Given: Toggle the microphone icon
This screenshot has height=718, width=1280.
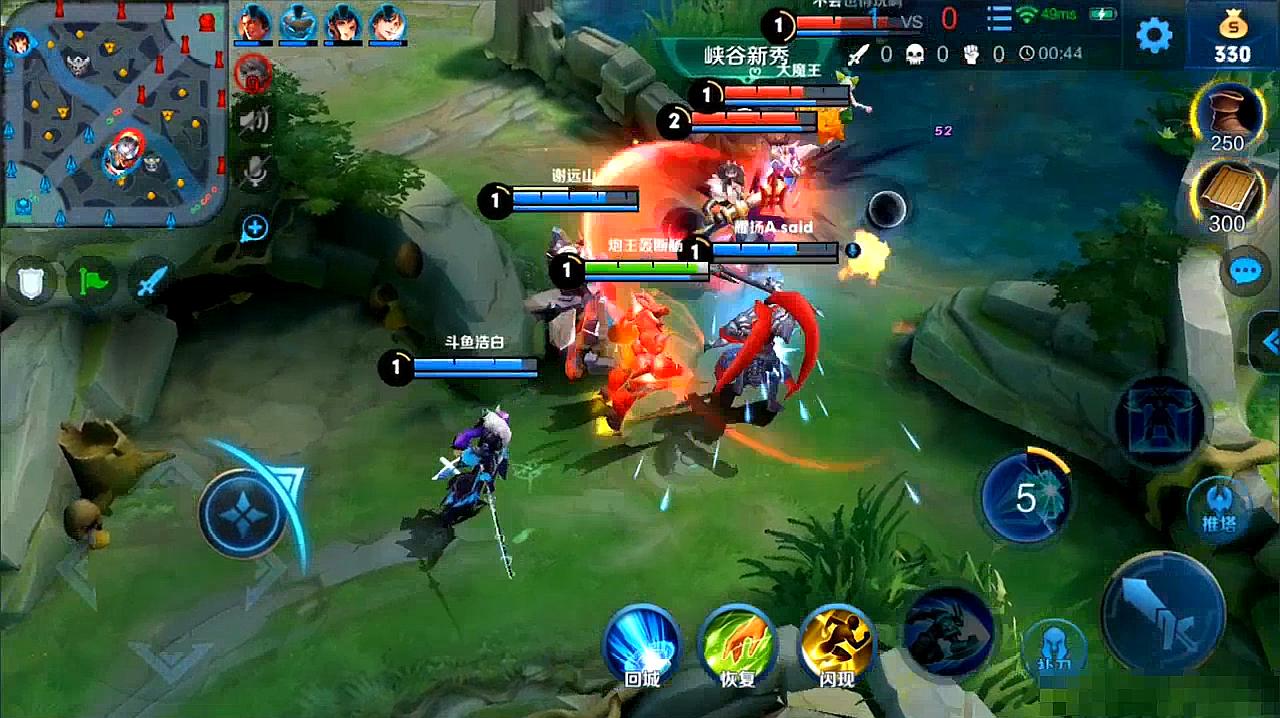Looking at the screenshot, I should [254, 172].
